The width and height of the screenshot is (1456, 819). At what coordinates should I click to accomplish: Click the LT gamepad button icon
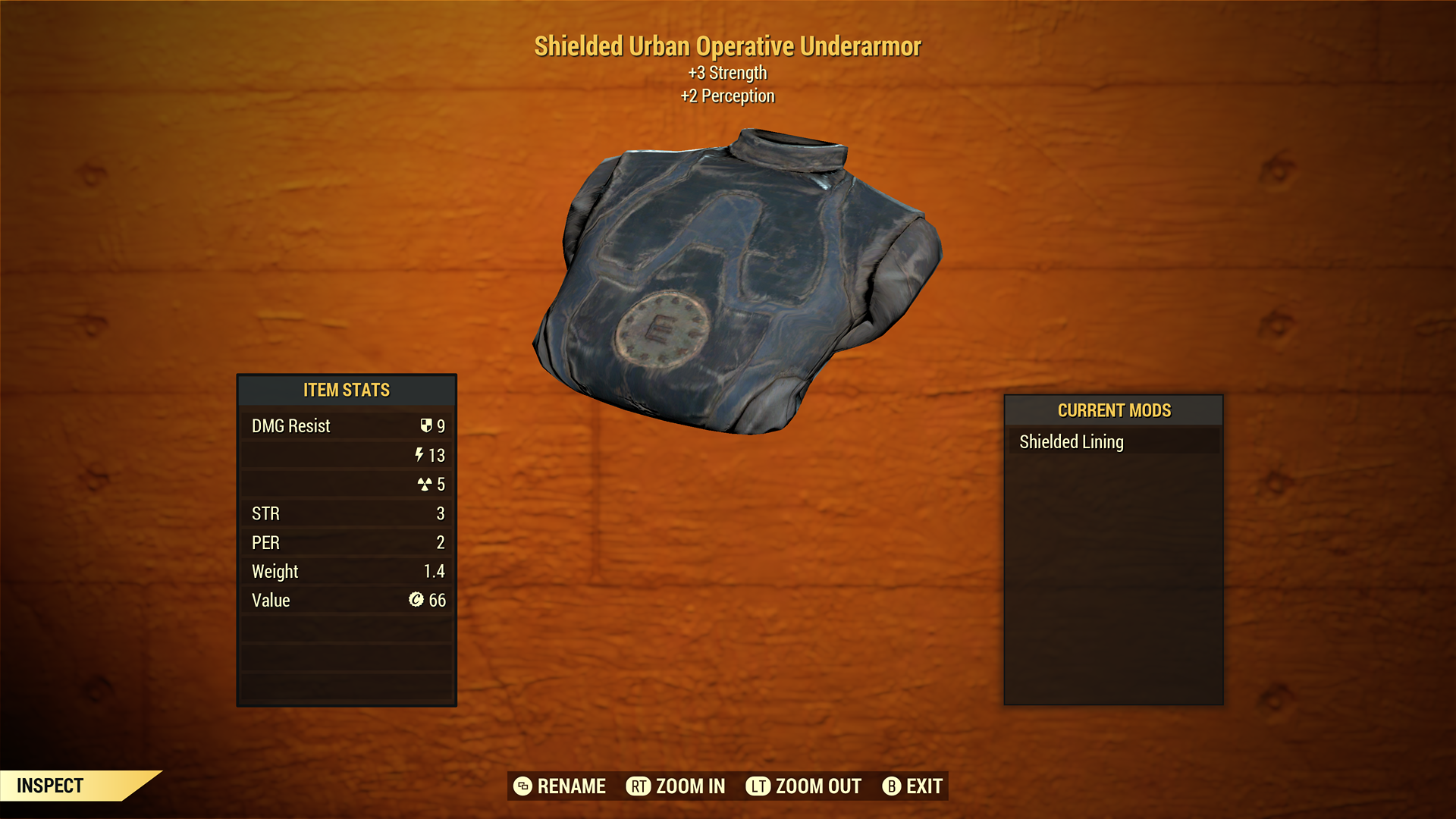[x=756, y=786]
